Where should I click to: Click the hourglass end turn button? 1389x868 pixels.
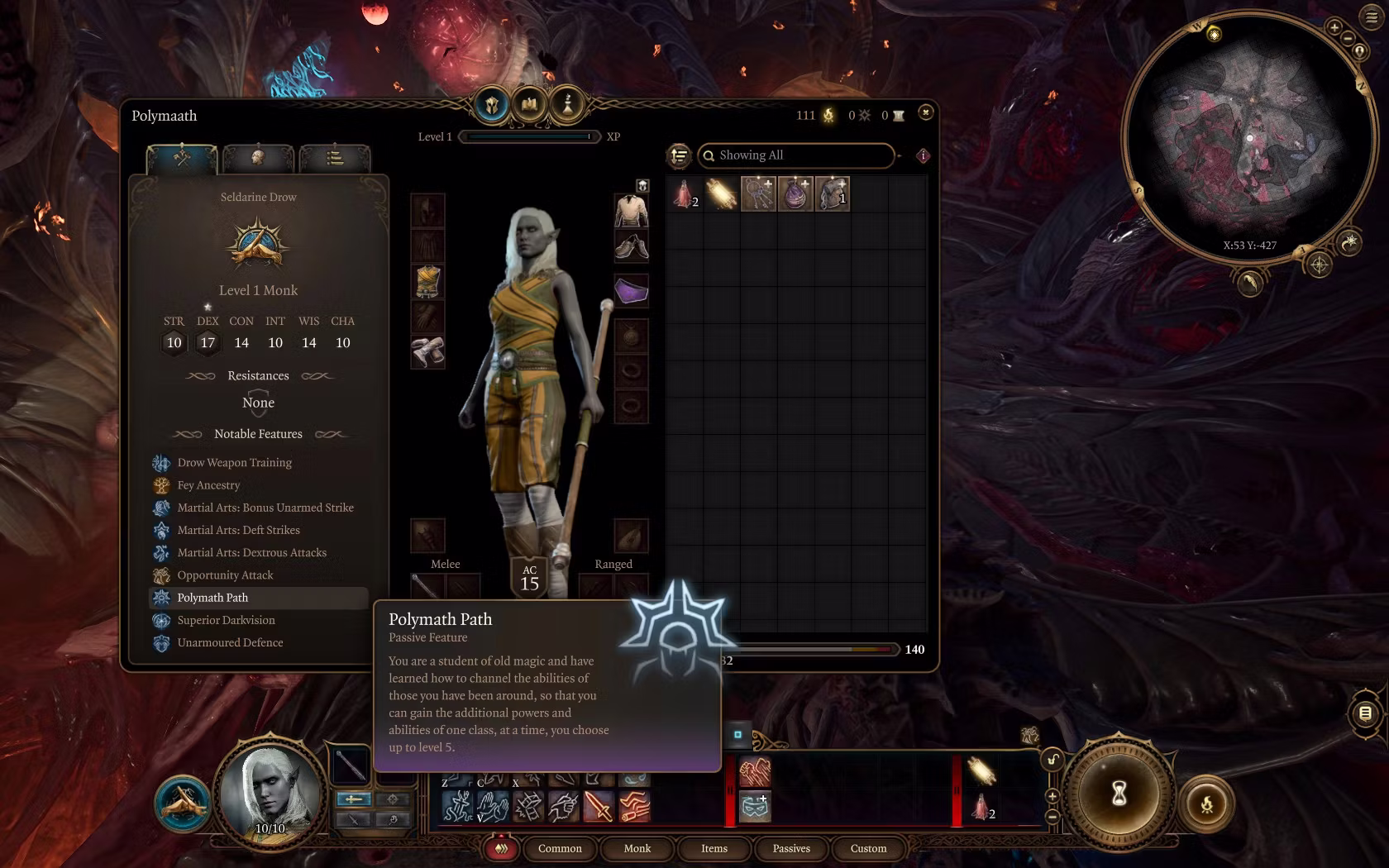click(1119, 794)
